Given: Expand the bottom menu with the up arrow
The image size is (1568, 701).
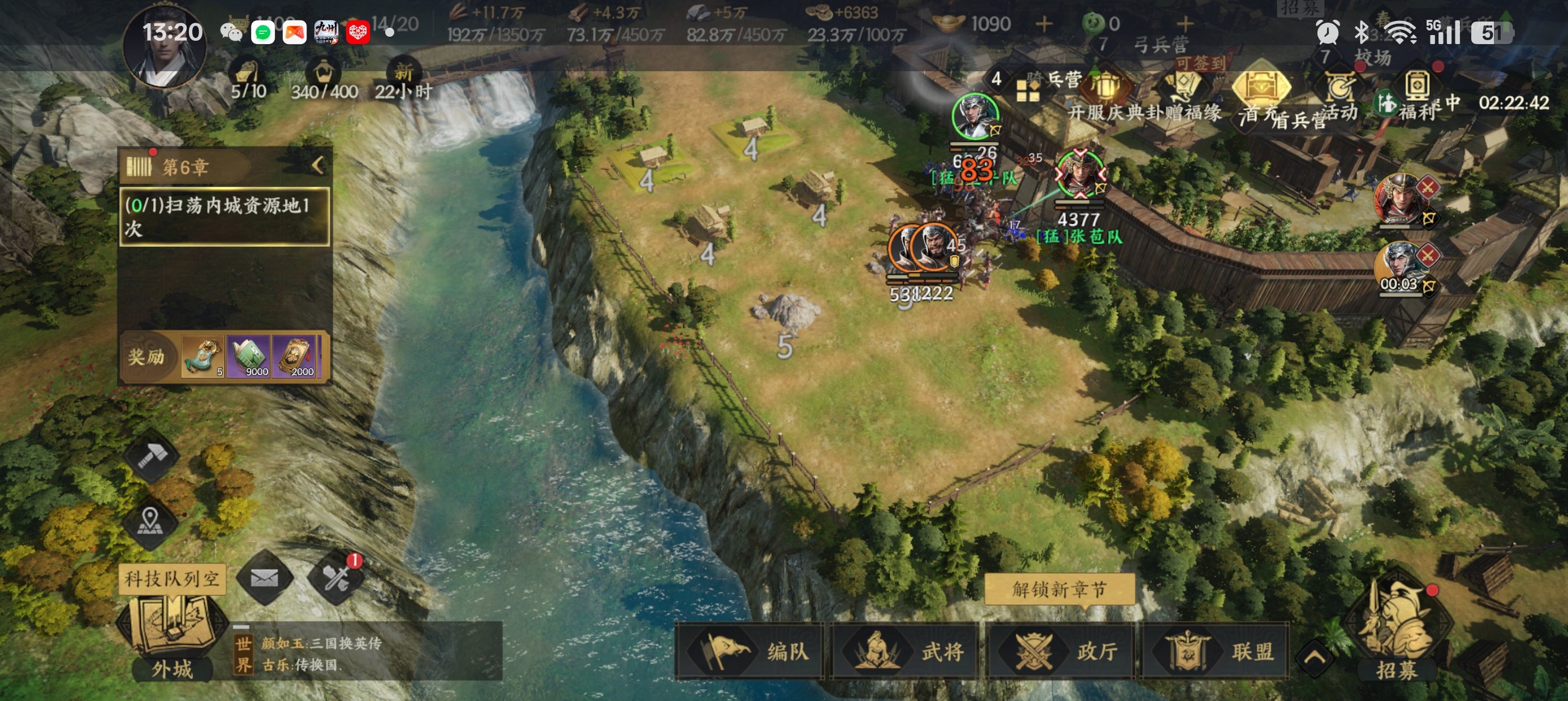Looking at the screenshot, I should (x=1315, y=657).
